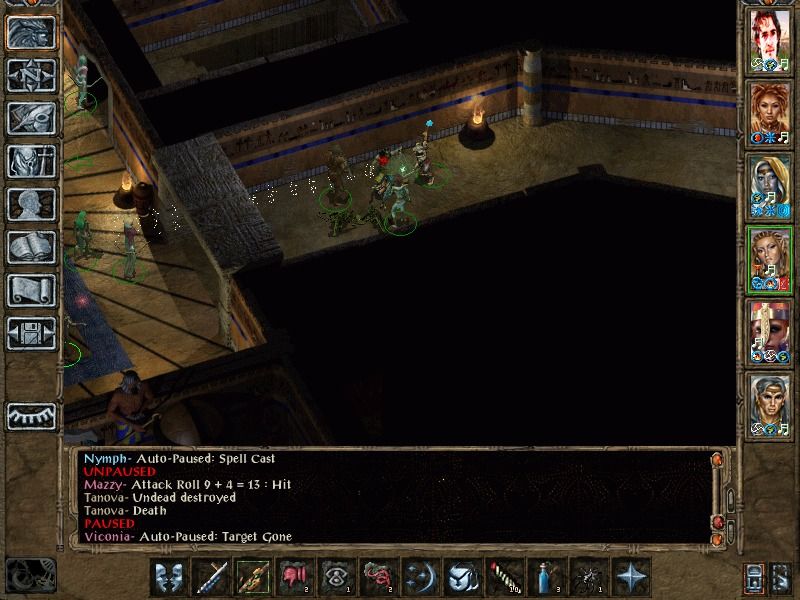Open the mage spellbook

(x=31, y=248)
